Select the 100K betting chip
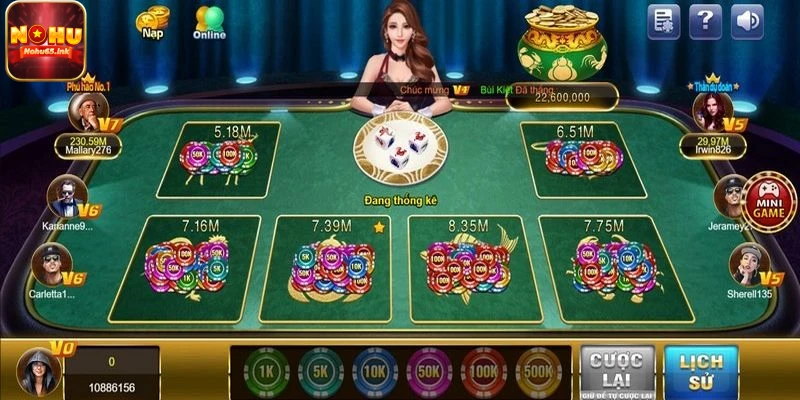The image size is (800, 400). click(482, 372)
